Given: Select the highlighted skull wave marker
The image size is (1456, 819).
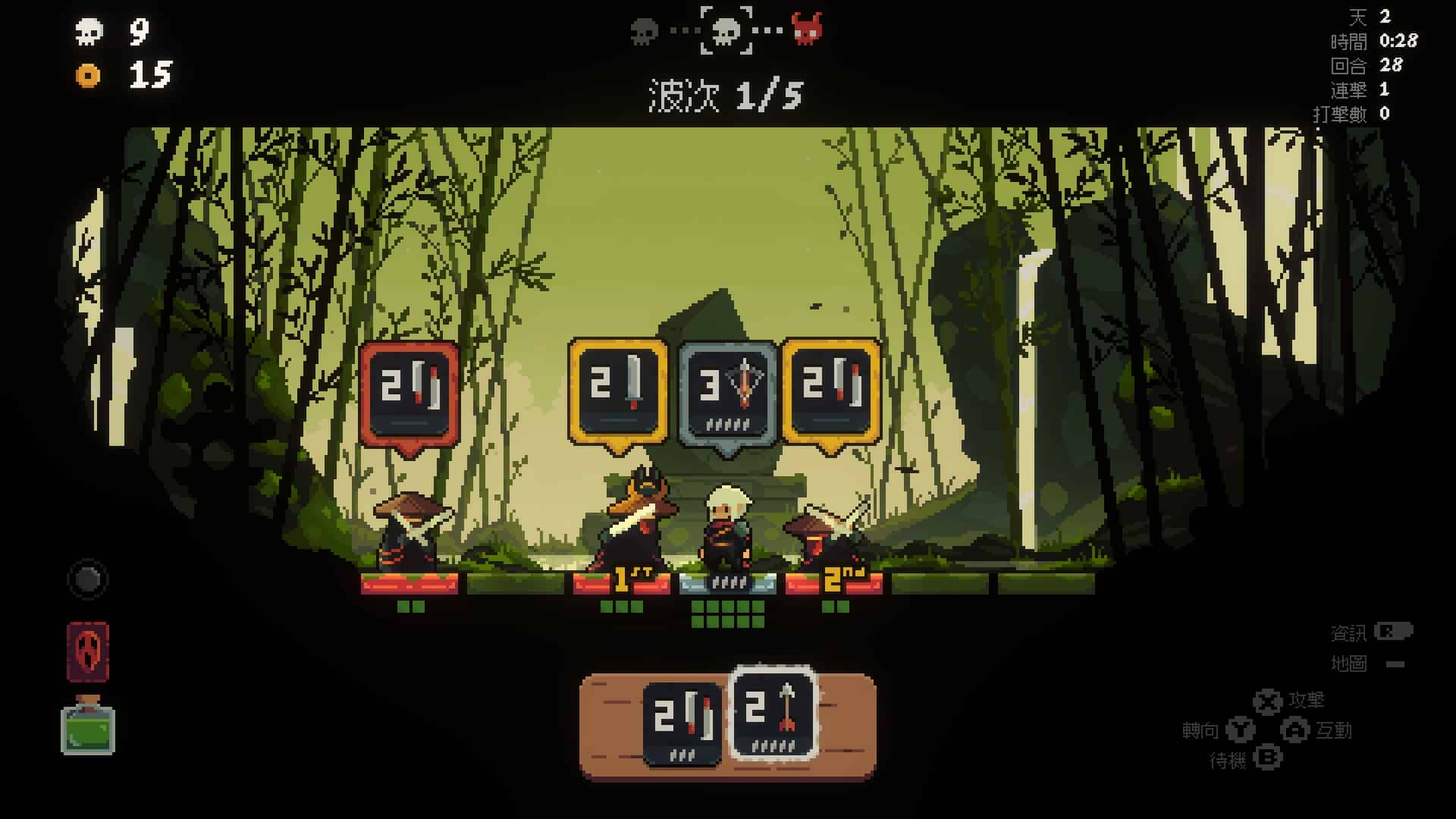Looking at the screenshot, I should tap(726, 30).
